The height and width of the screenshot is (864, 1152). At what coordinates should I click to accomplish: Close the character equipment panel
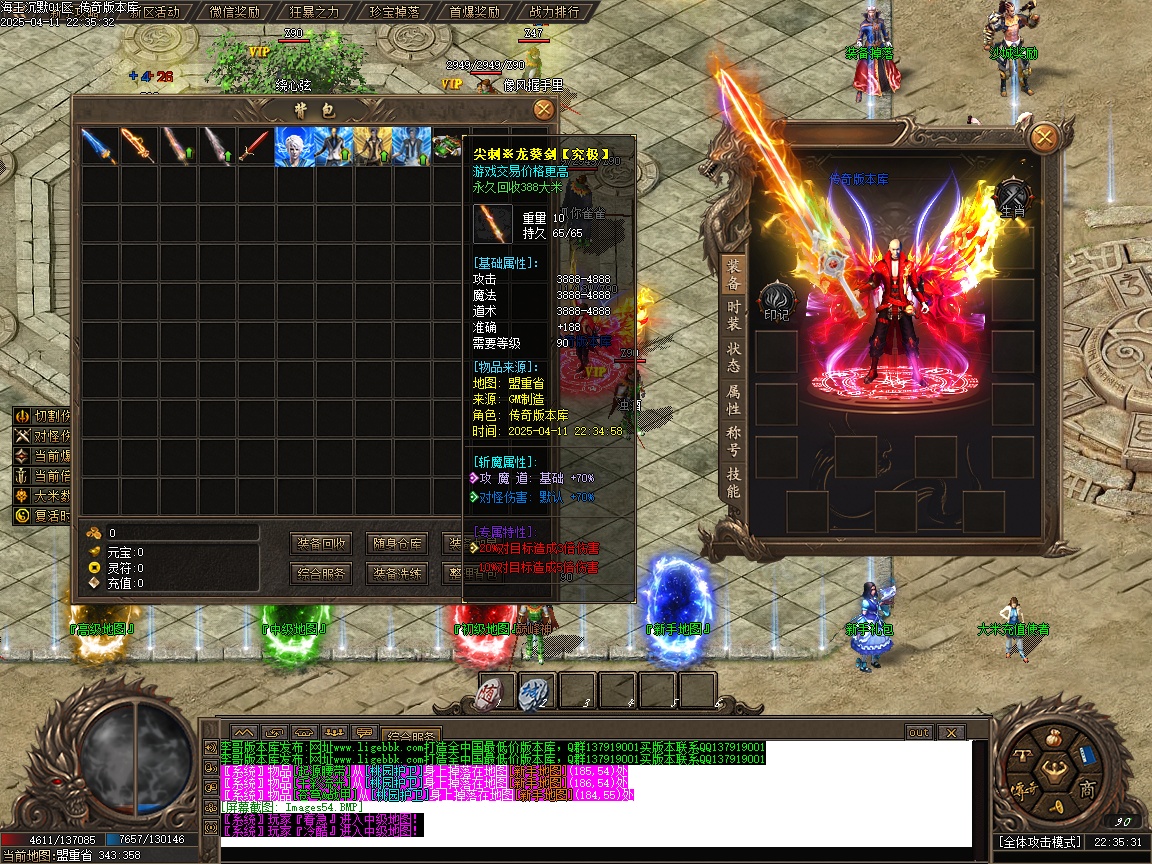(1043, 137)
